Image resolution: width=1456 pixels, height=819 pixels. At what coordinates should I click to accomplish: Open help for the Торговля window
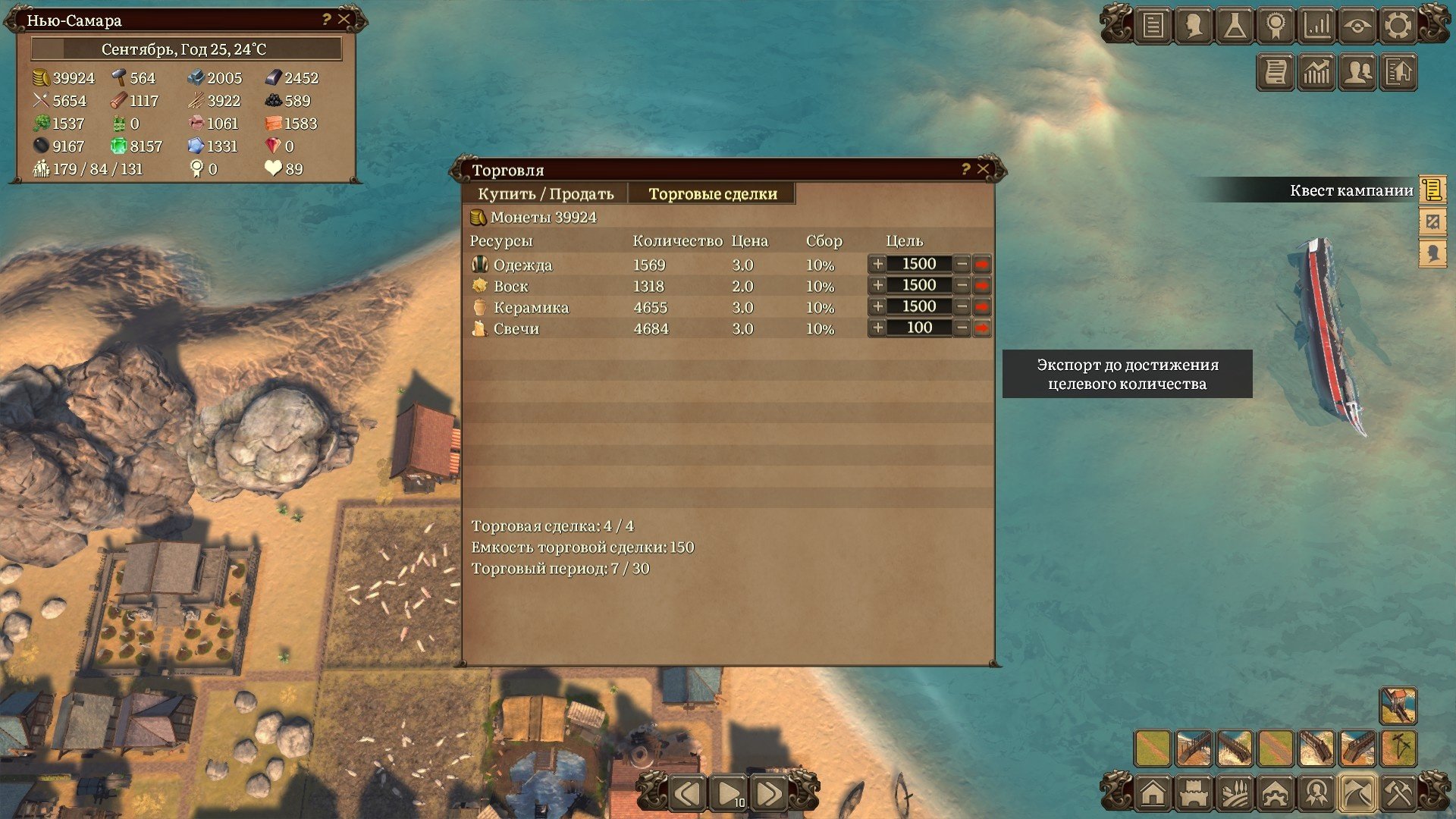(x=965, y=169)
